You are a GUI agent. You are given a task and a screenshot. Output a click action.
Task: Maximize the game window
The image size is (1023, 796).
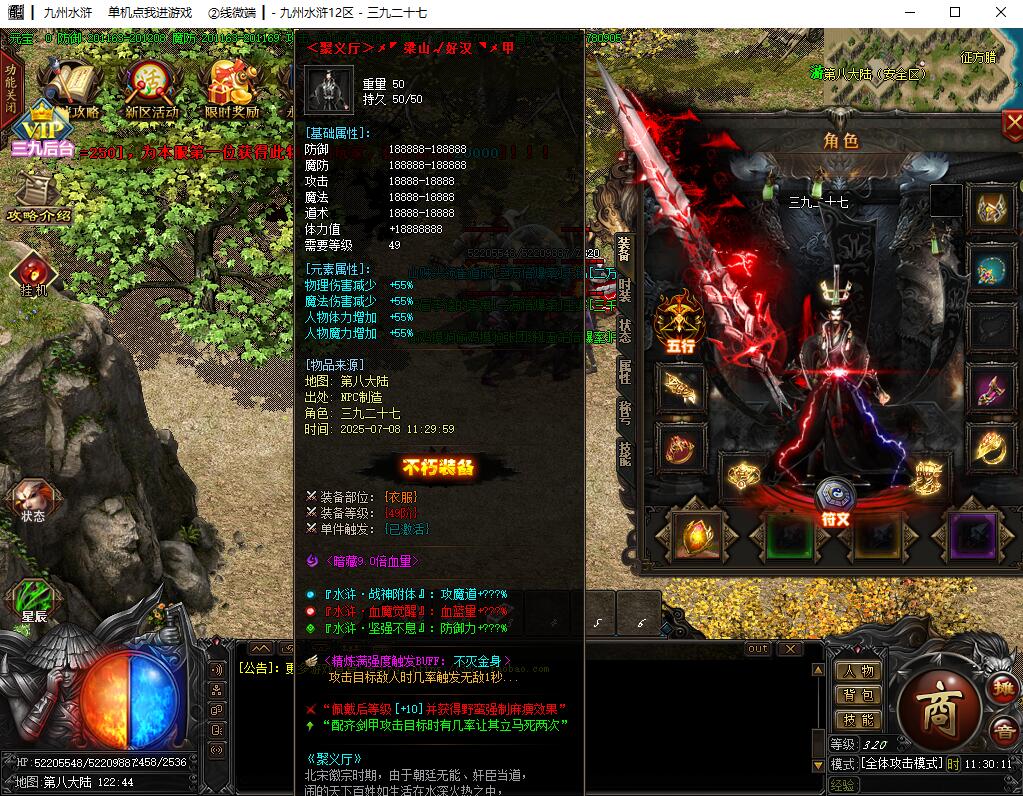pos(954,13)
